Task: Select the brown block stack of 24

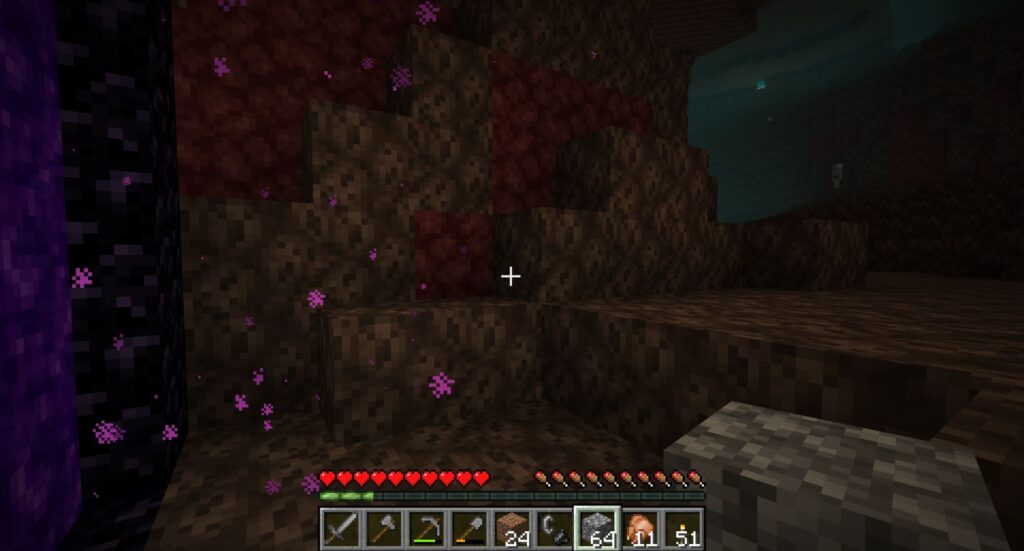Action: point(512,527)
